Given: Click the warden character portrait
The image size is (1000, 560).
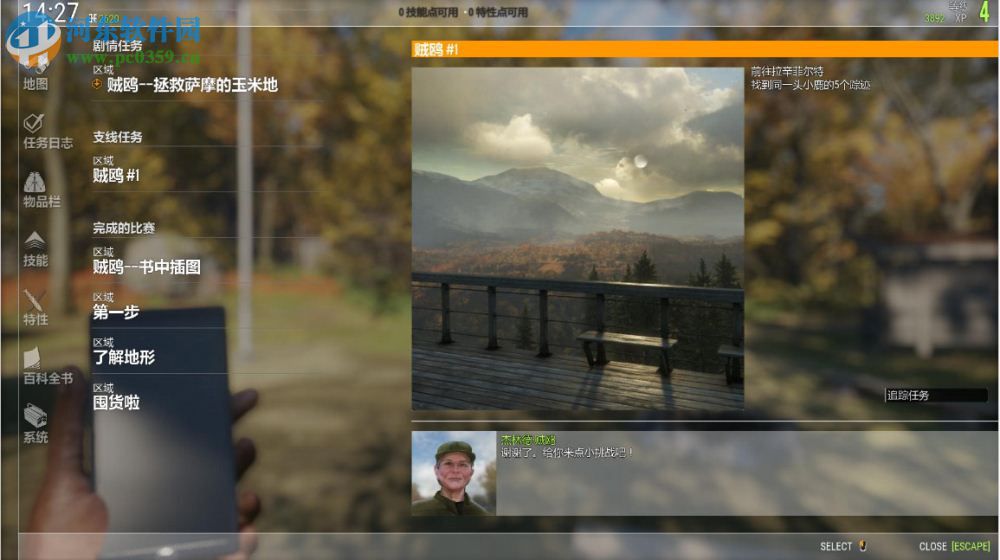Looking at the screenshot, I should pos(454,473).
